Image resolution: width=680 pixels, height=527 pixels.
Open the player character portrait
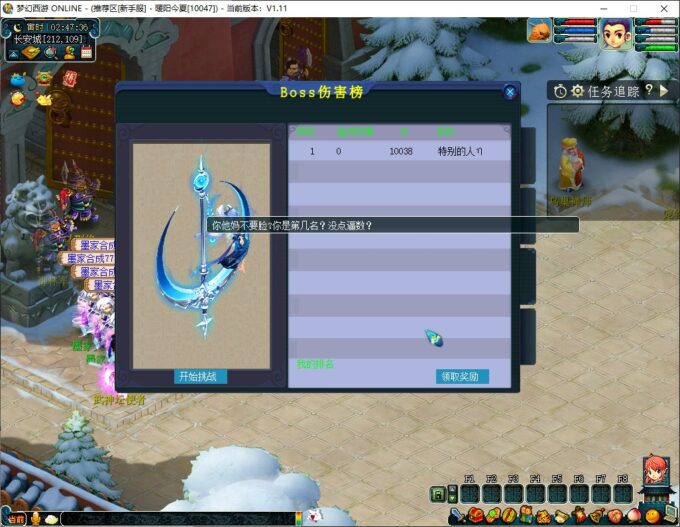pos(615,35)
